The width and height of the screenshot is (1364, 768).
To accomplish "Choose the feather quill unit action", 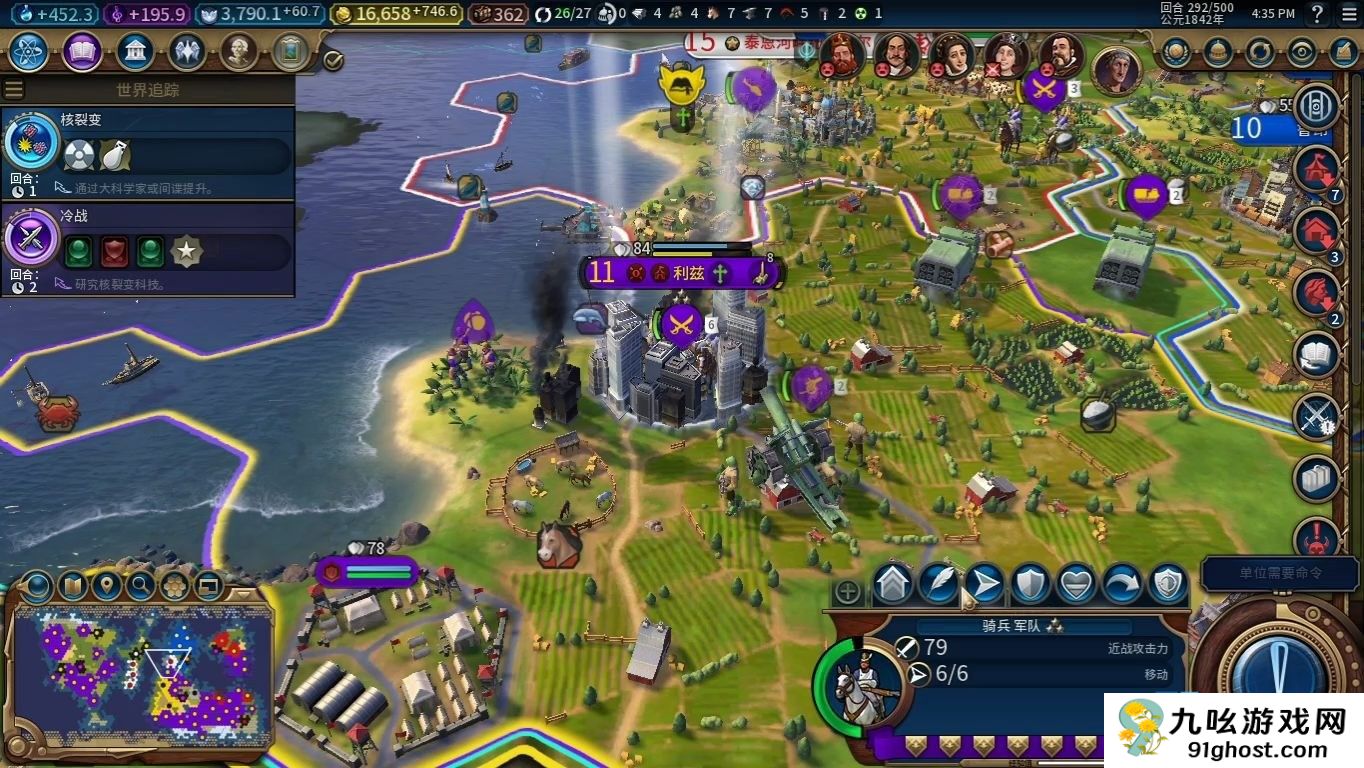I will tap(938, 584).
